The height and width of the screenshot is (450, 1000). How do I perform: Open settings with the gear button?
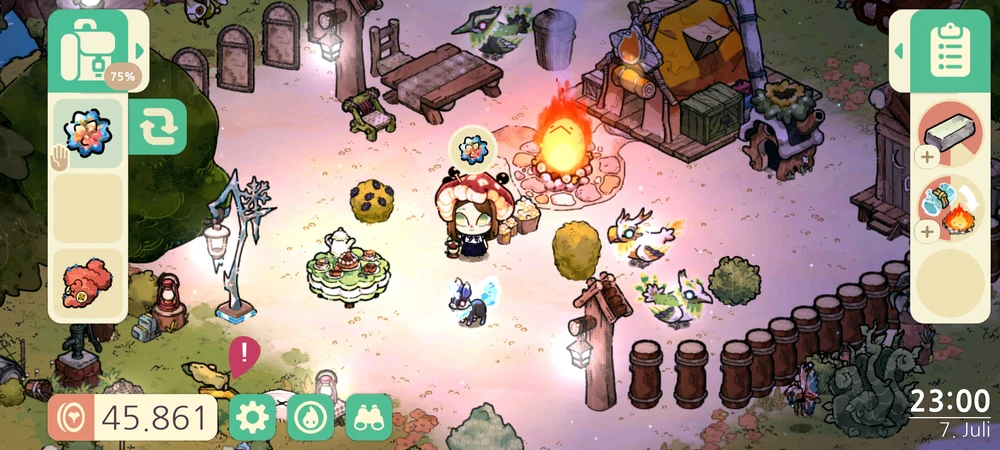[252, 417]
